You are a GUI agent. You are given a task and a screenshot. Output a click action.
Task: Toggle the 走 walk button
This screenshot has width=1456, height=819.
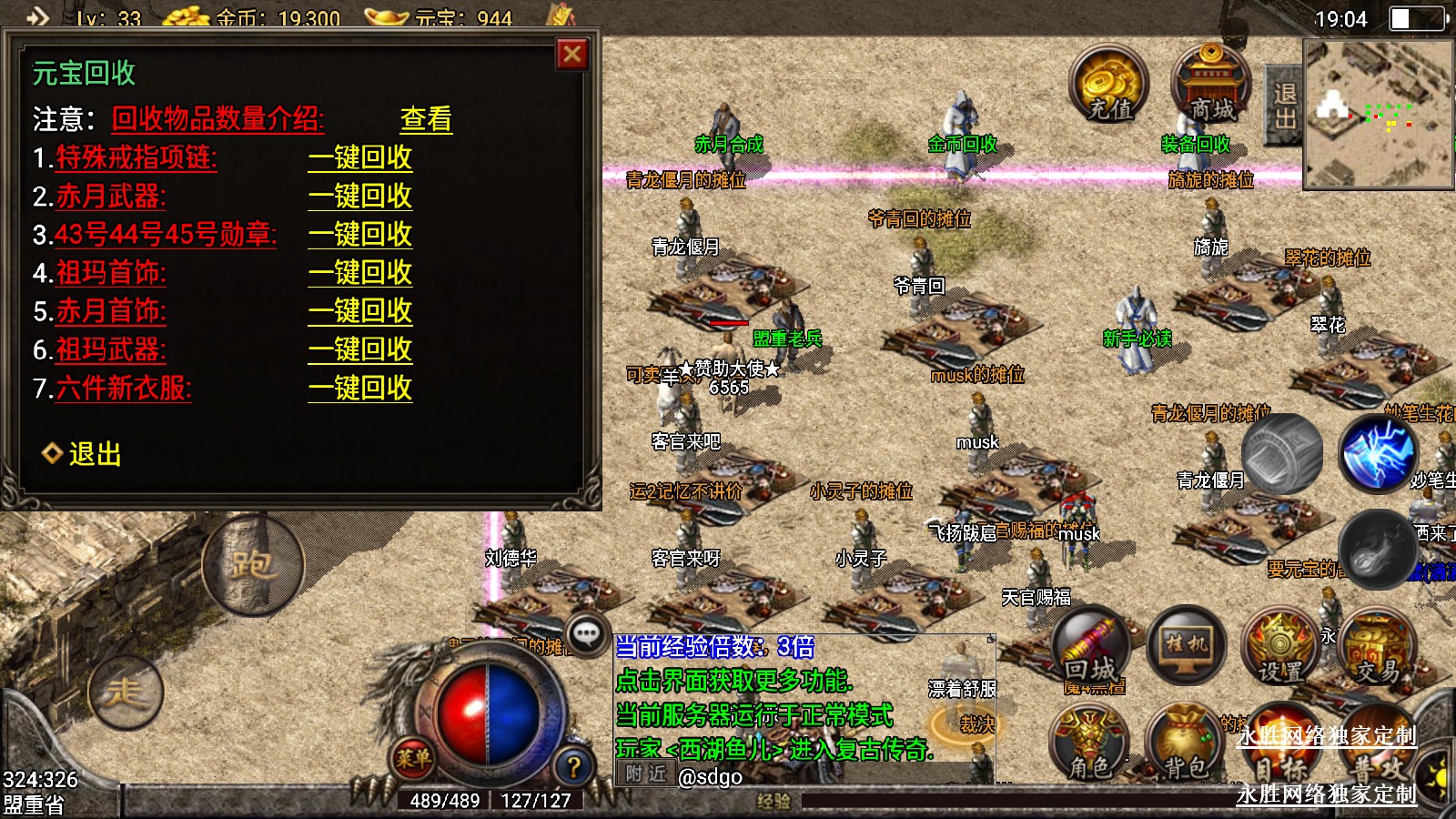pyautogui.click(x=126, y=693)
